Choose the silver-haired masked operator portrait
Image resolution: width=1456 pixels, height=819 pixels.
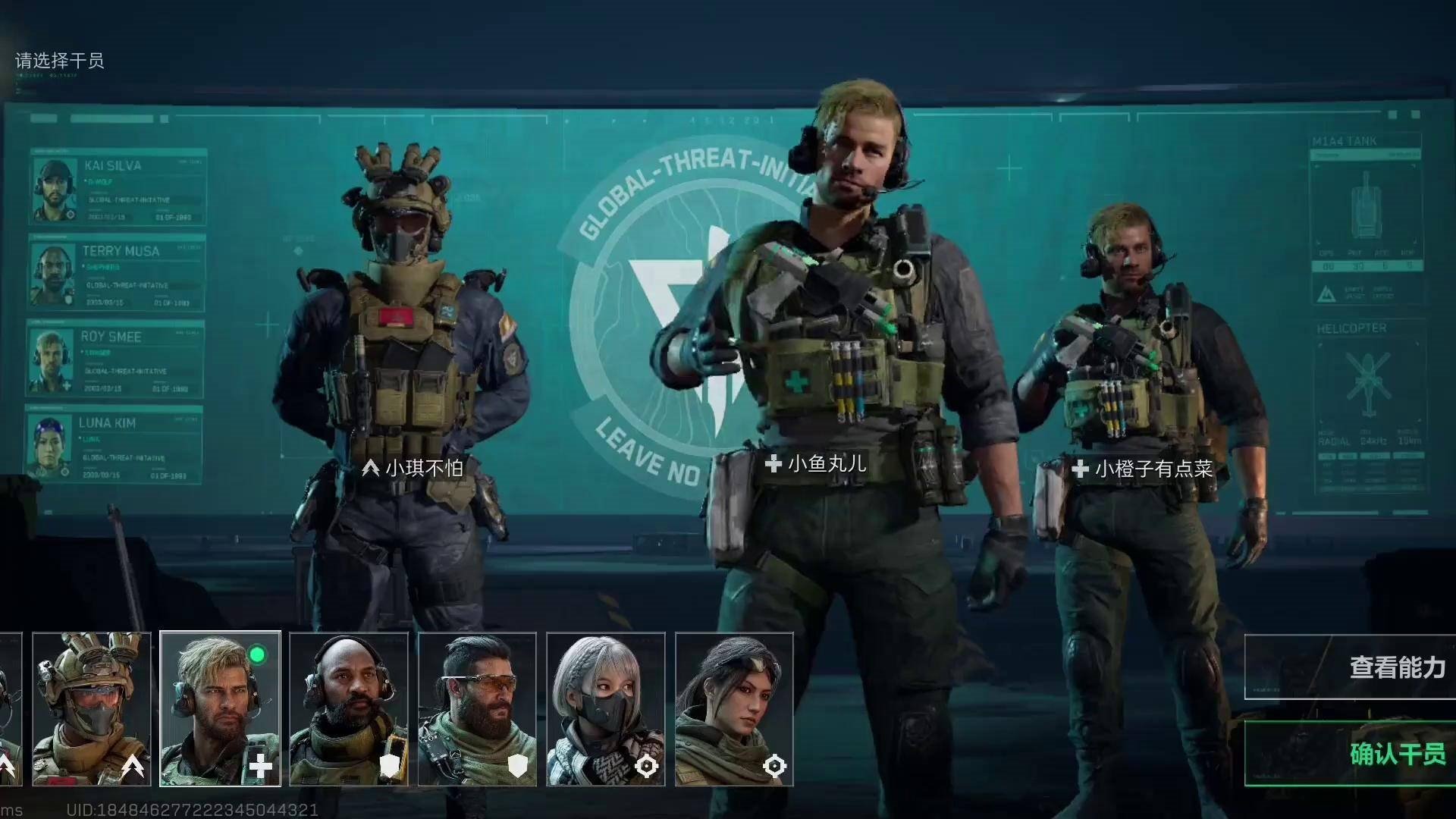pos(606,709)
